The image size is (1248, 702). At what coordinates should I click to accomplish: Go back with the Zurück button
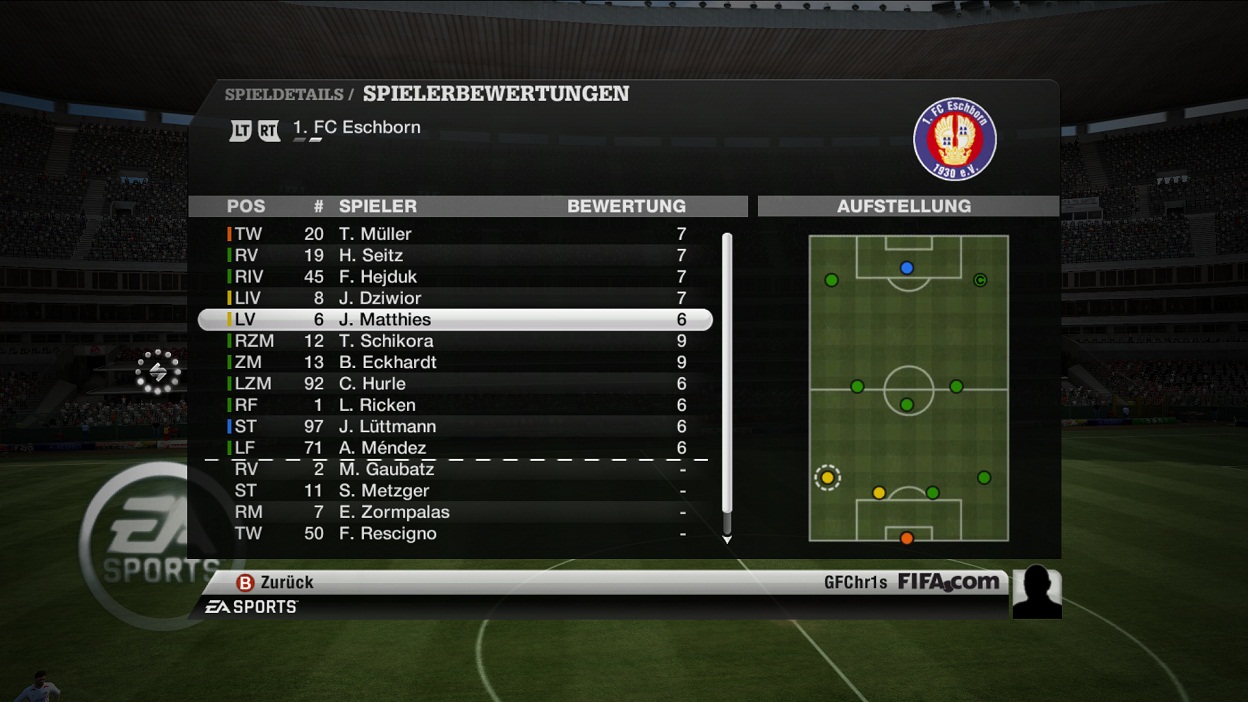point(275,582)
